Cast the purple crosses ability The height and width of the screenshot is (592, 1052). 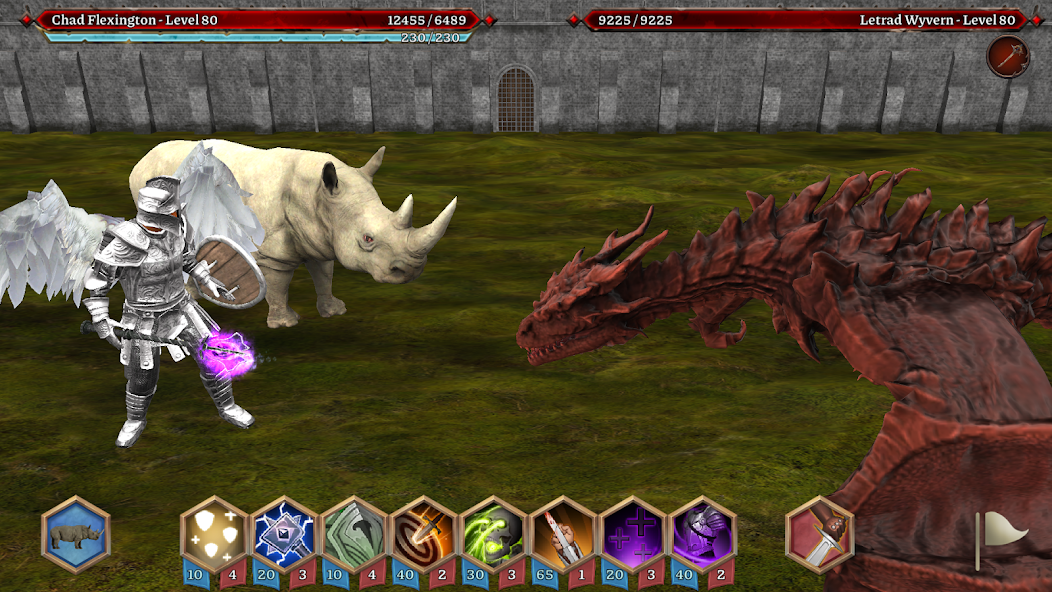[x=634, y=534]
